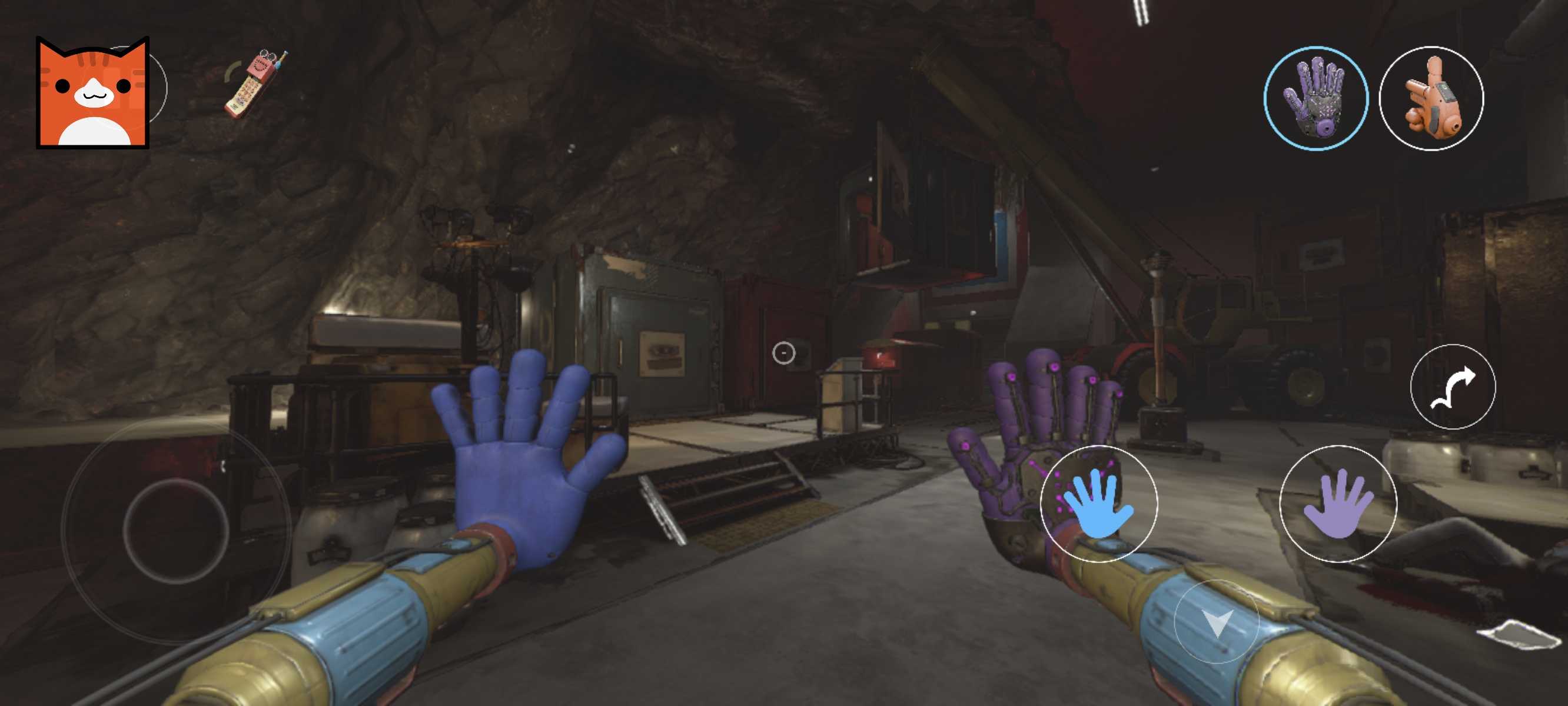The image size is (1568, 706).
Task: Tap the orange cat overlay icon
Action: [x=92, y=92]
